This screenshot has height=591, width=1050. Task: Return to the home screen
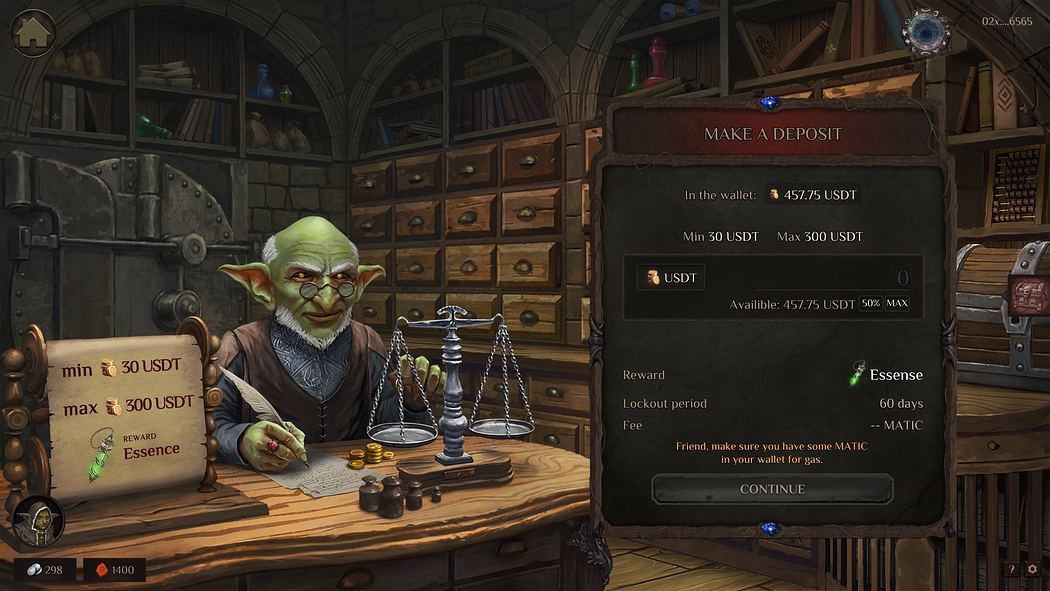33,32
